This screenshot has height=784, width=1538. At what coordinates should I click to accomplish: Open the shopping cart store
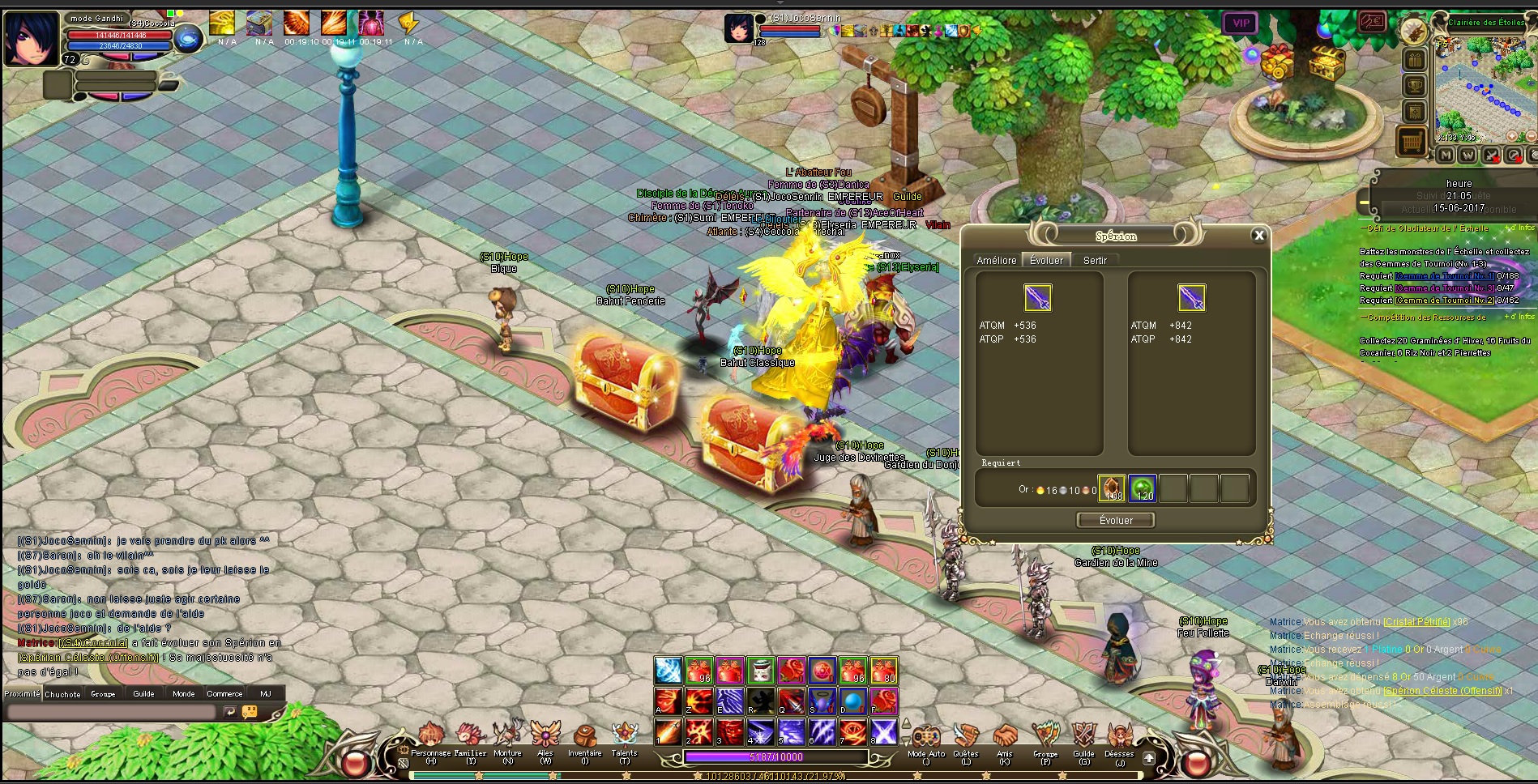tap(1411, 142)
